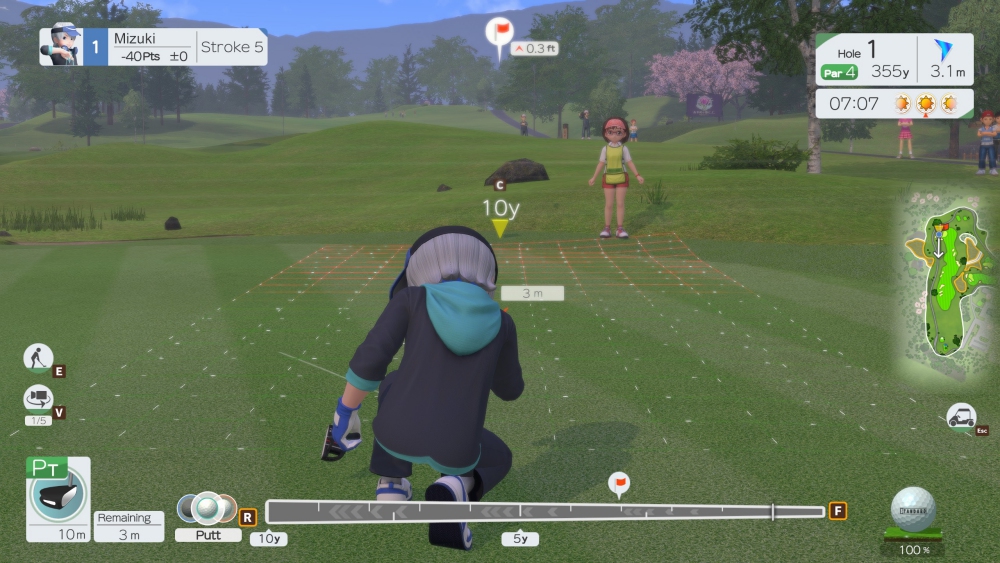Viewport: 1000px width, 563px height.
Task: Click the Hole 1 info panel
Action: coord(894,60)
